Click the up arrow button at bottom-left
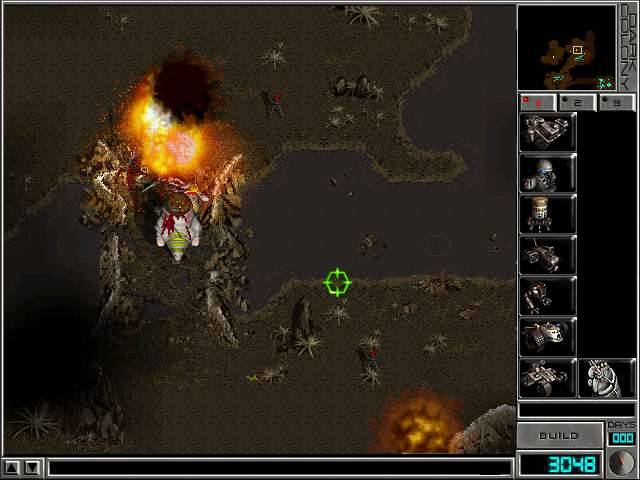Image resolution: width=640 pixels, height=480 pixels. point(13,467)
